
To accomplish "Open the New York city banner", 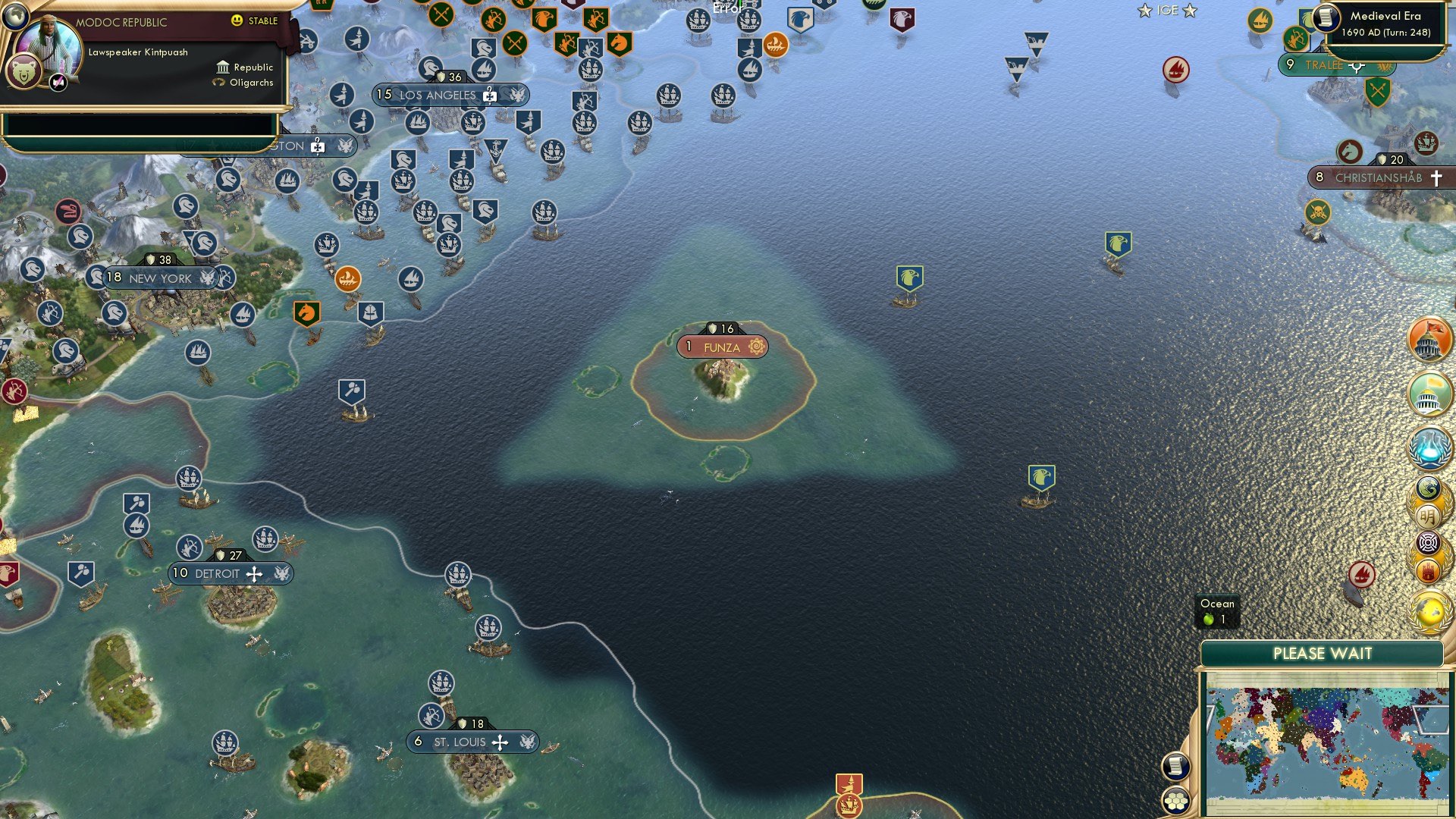I will (x=159, y=278).
